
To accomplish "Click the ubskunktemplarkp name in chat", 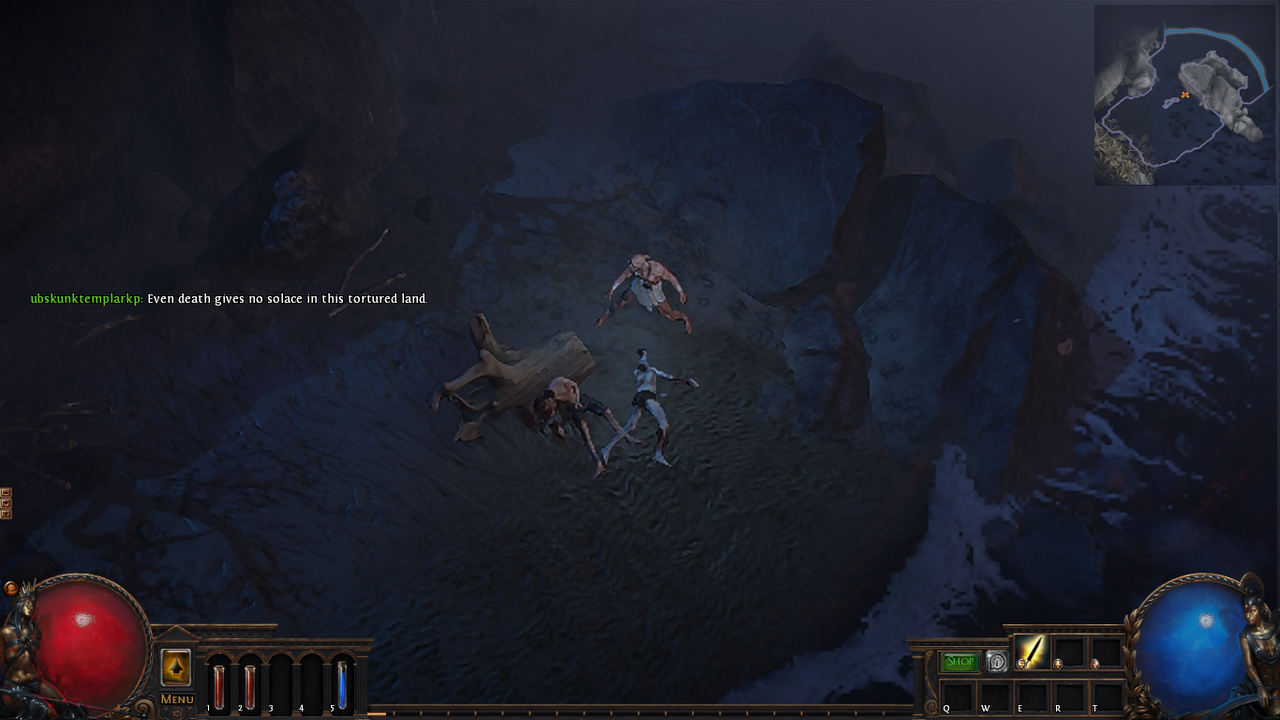I will 86,299.
